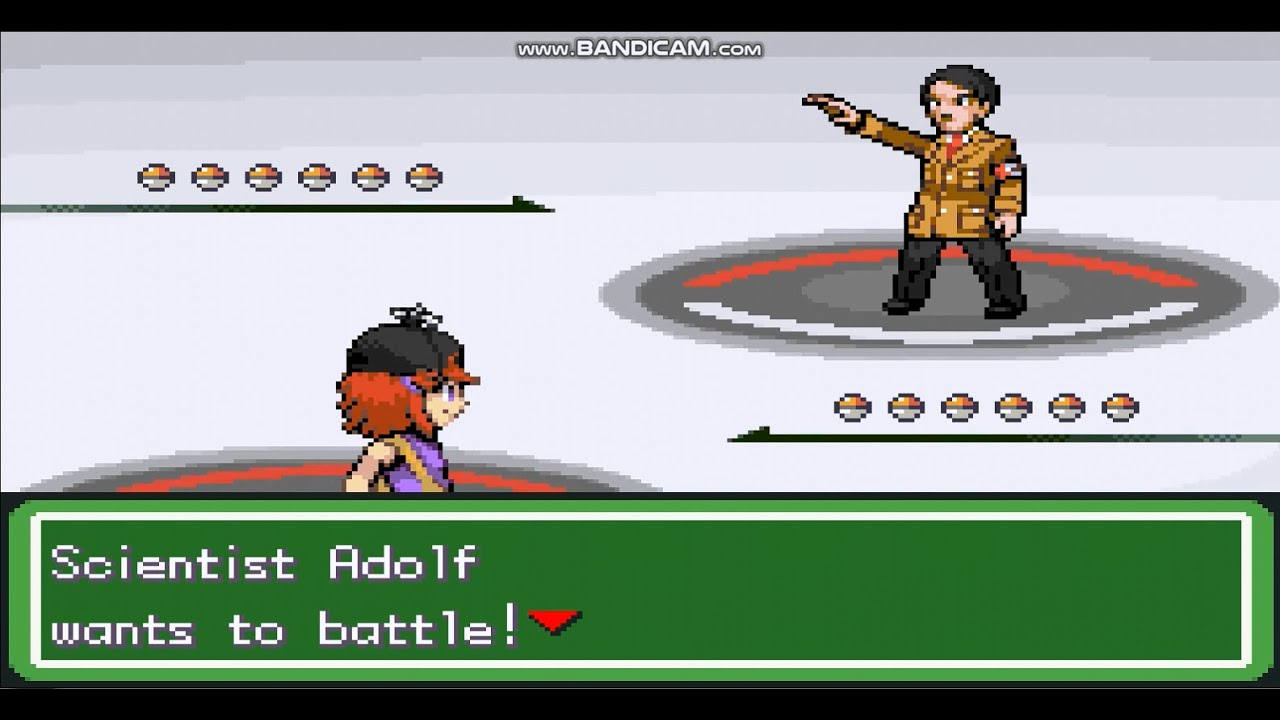
Task: Click the red continue arrow in dialogue
Action: pyautogui.click(x=555, y=622)
